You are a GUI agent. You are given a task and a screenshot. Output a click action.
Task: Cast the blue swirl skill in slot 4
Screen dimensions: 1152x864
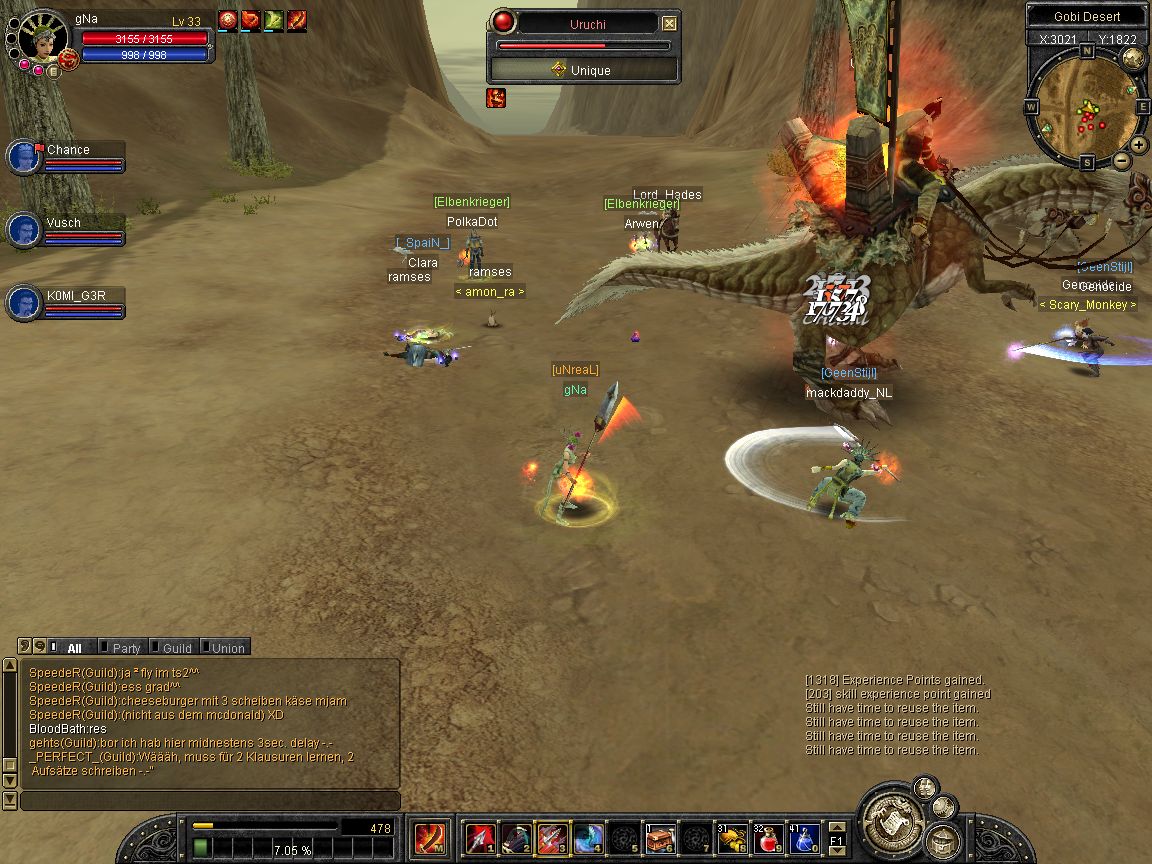588,838
